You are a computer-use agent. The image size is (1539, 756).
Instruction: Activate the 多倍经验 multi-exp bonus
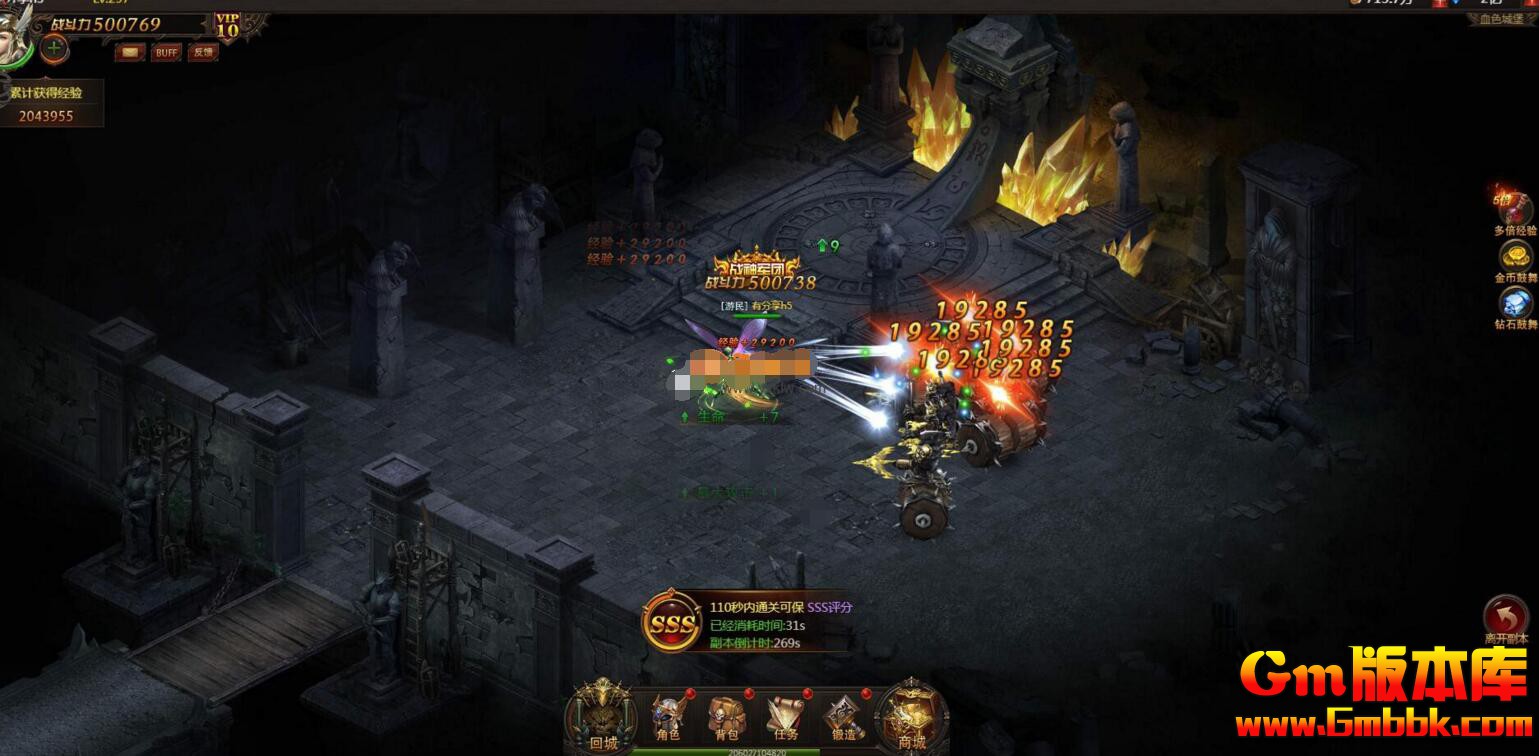point(1513,211)
